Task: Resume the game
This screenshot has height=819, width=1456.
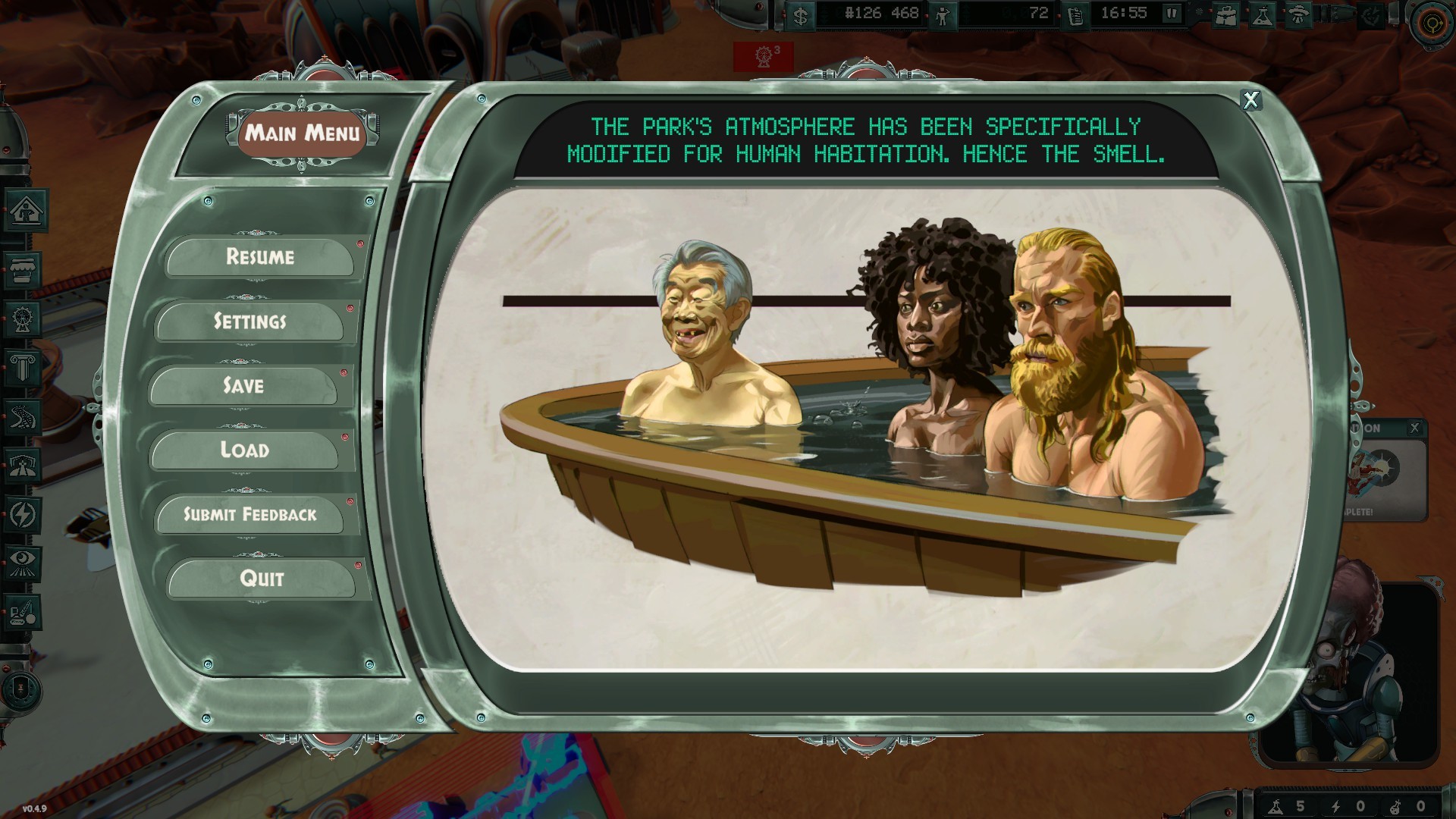Action: coord(259,257)
